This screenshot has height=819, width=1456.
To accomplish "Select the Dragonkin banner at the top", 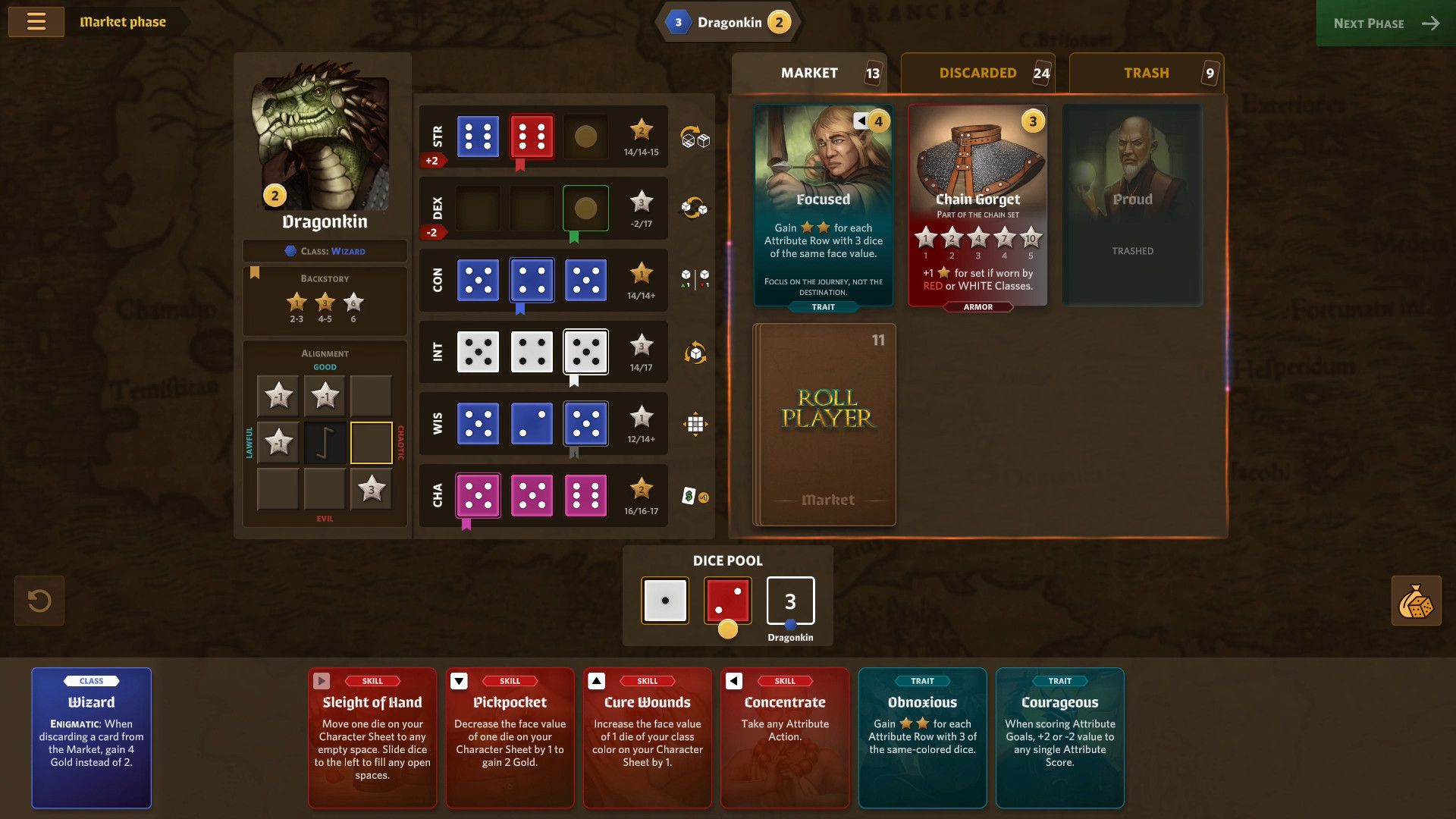I will (x=728, y=22).
